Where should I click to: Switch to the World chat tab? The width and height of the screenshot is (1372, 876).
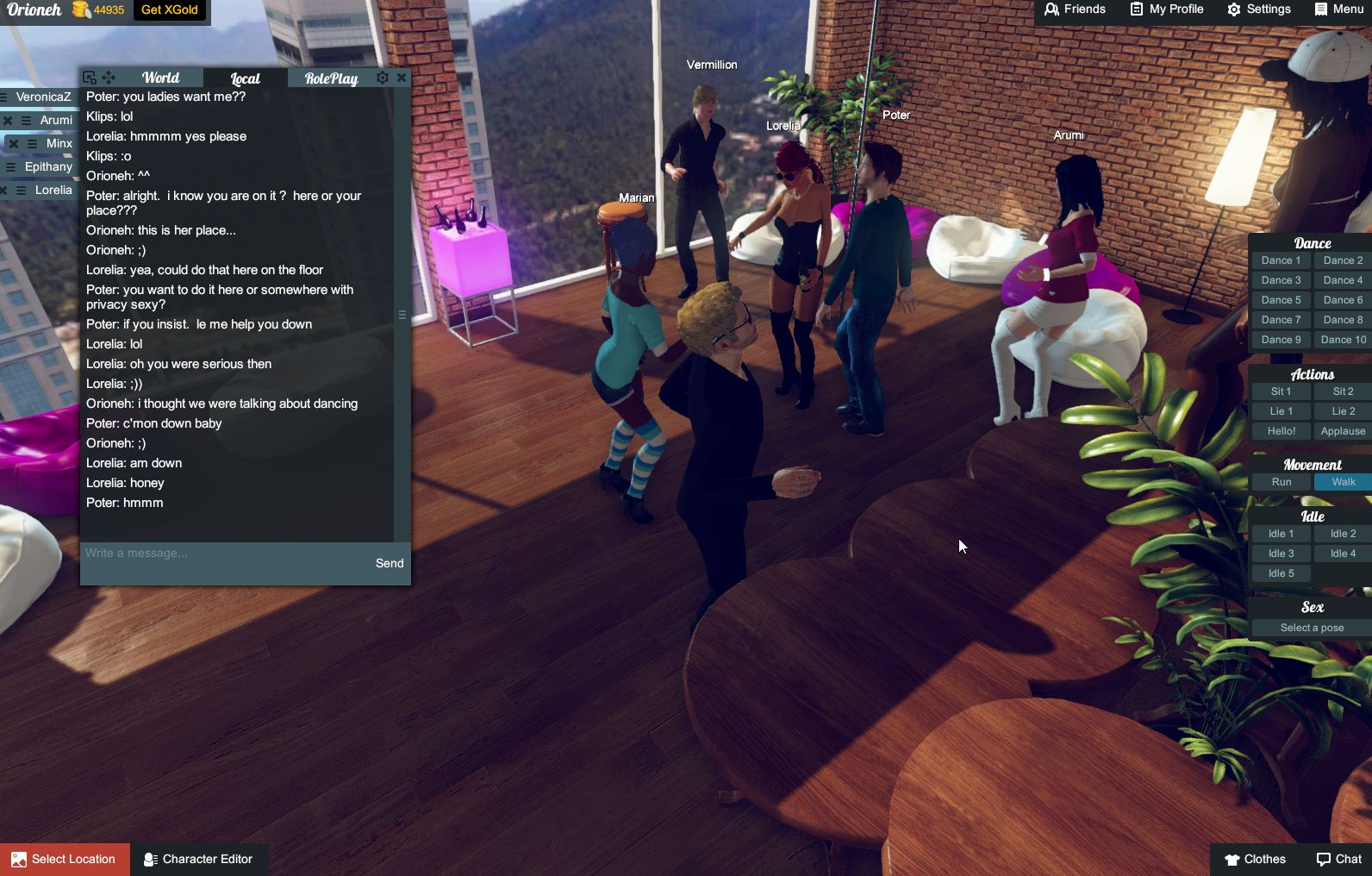coord(160,77)
